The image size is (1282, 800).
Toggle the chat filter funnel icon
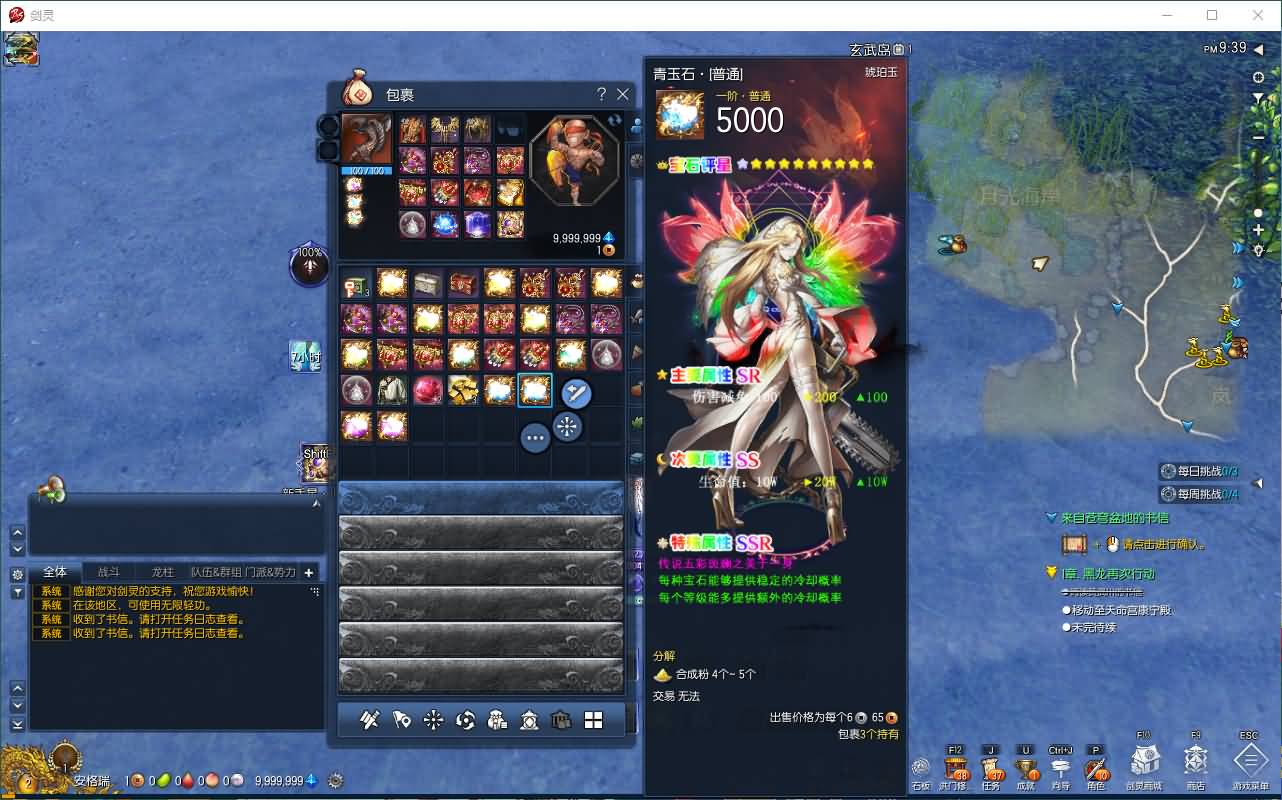16,592
